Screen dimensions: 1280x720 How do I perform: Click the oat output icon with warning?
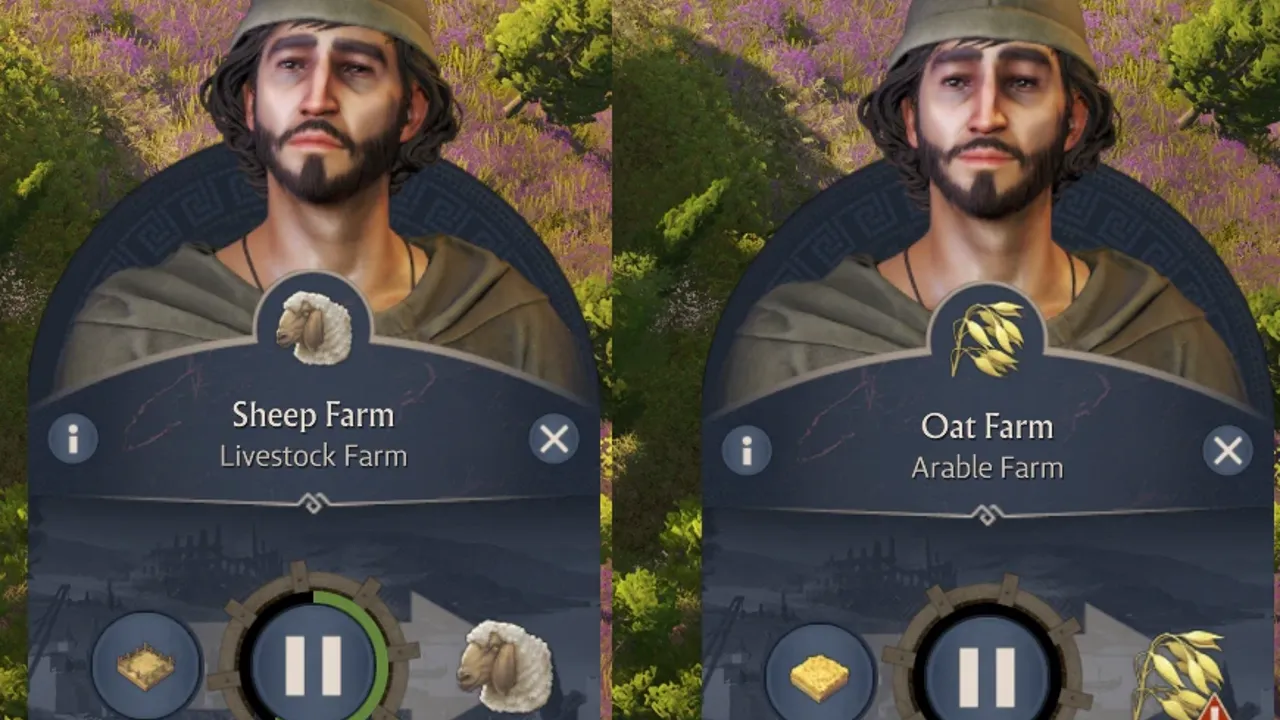[x=1178, y=675]
